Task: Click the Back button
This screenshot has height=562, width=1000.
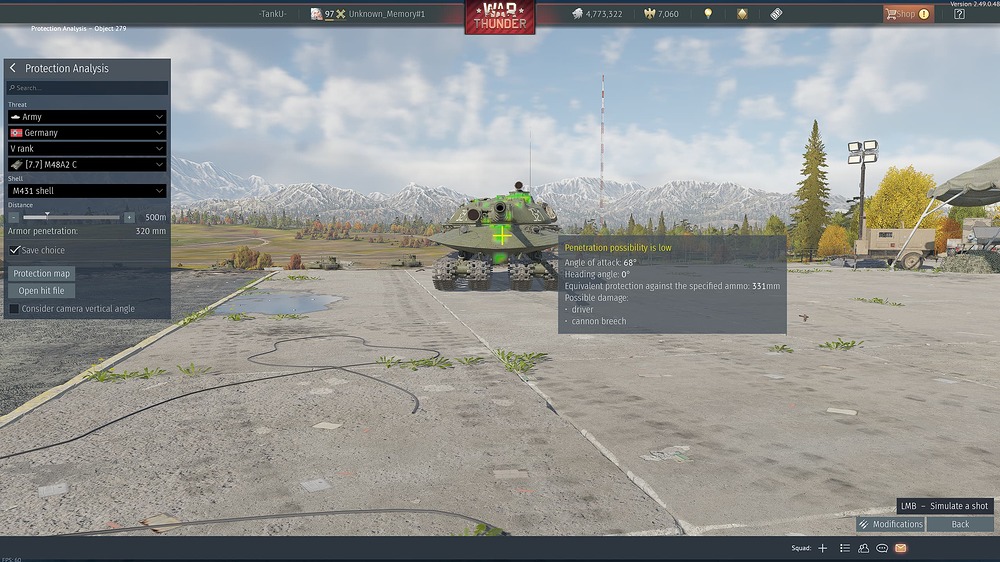Action: click(960, 524)
